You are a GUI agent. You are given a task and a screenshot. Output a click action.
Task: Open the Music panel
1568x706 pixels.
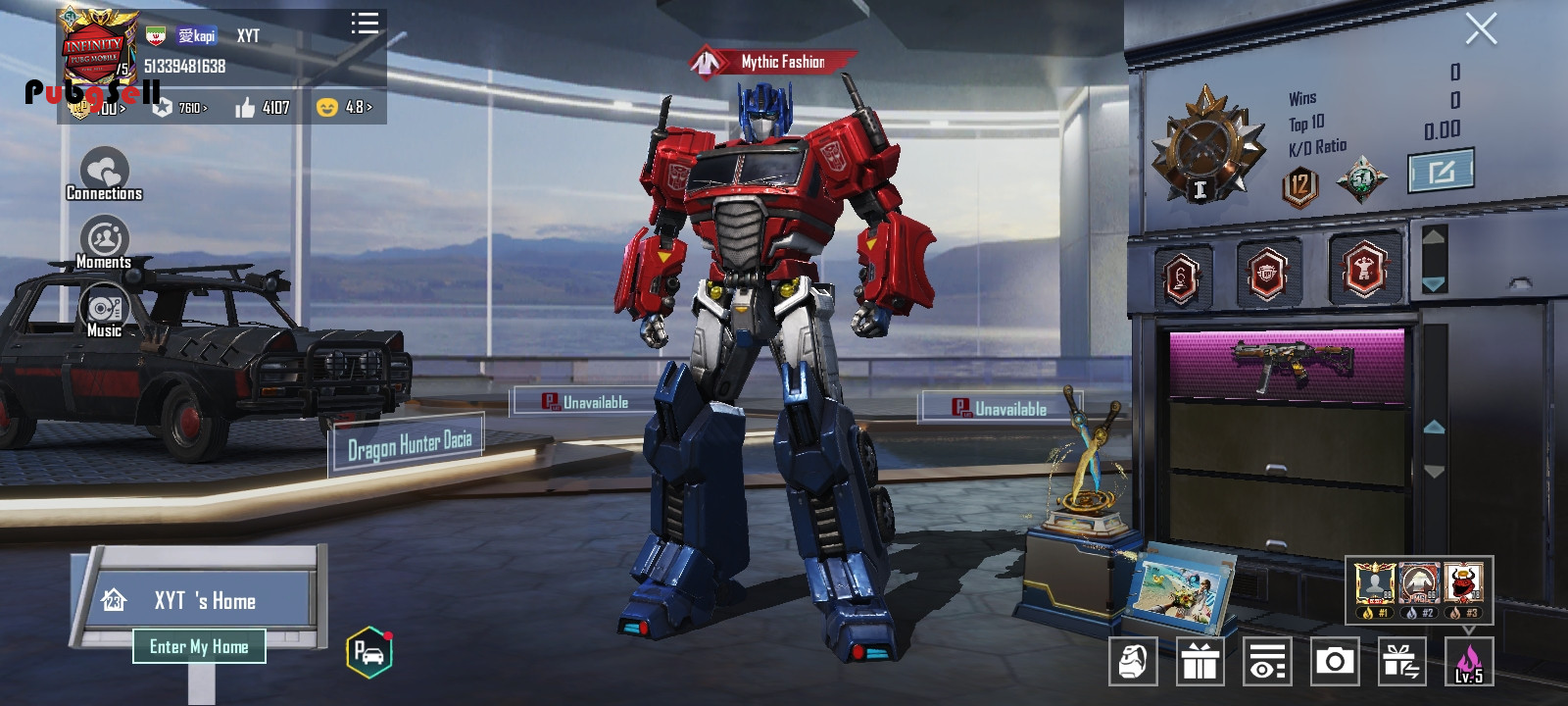[104, 312]
